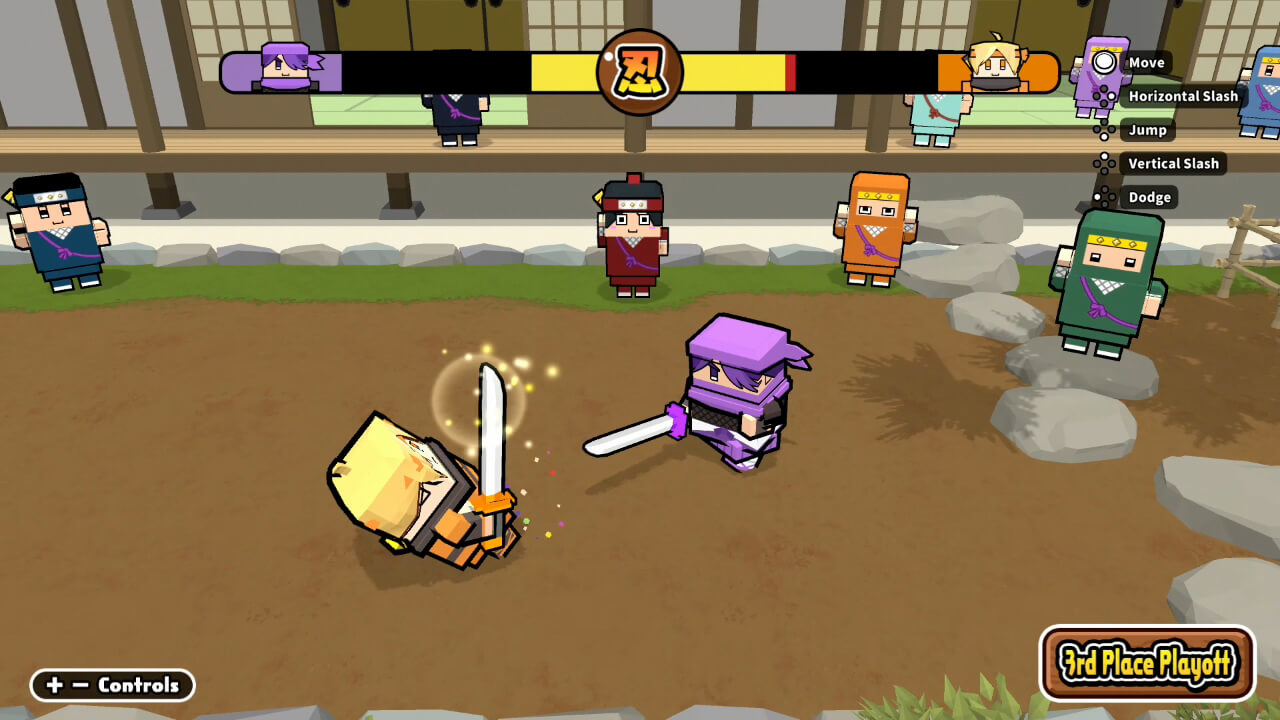Click the purple ninja portrait on the left
Viewport: 1280px width, 720px height.
(286, 66)
